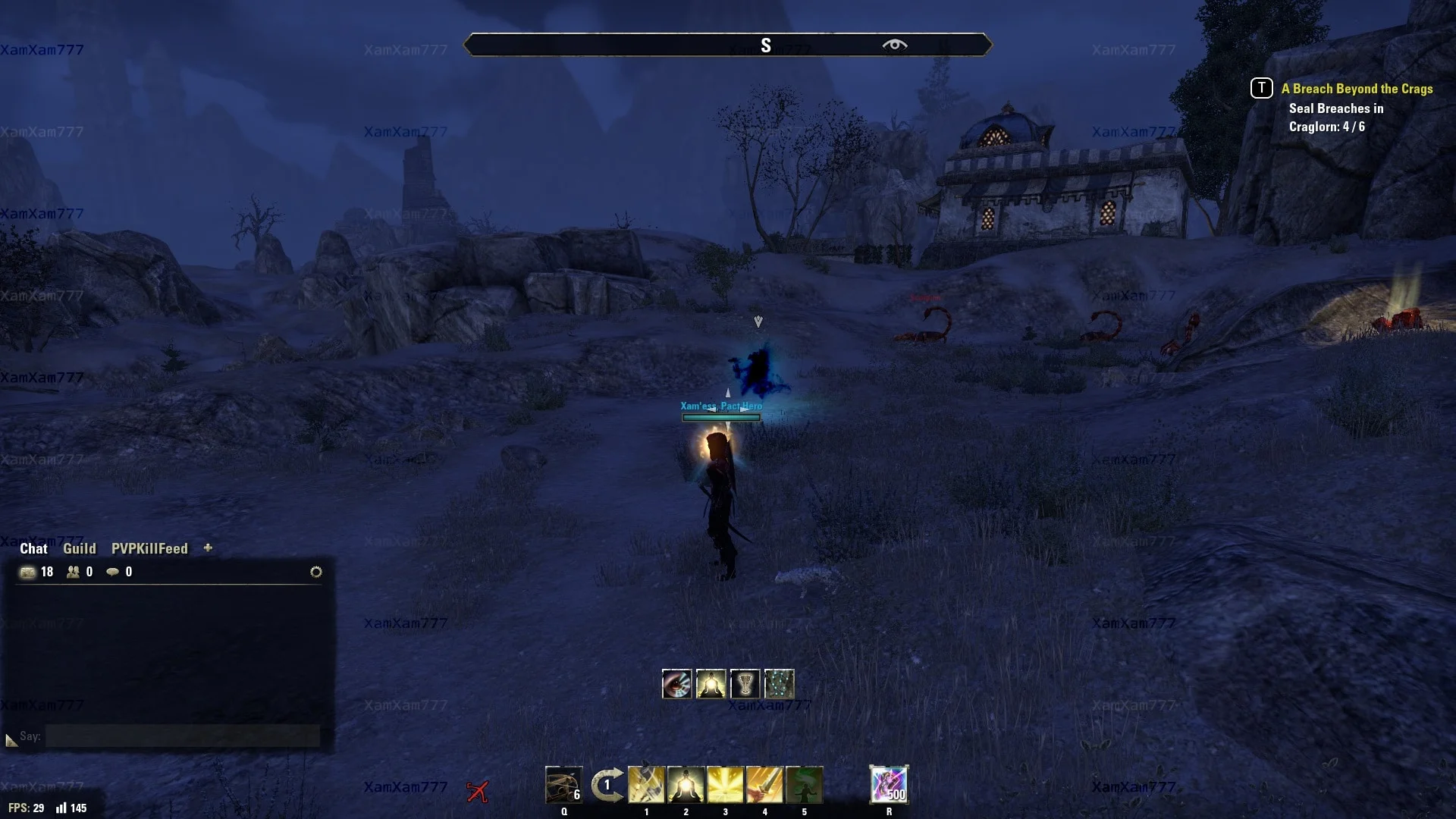Screen dimensions: 1456x819
Task: Open chat settings gear
Action: pos(316,572)
